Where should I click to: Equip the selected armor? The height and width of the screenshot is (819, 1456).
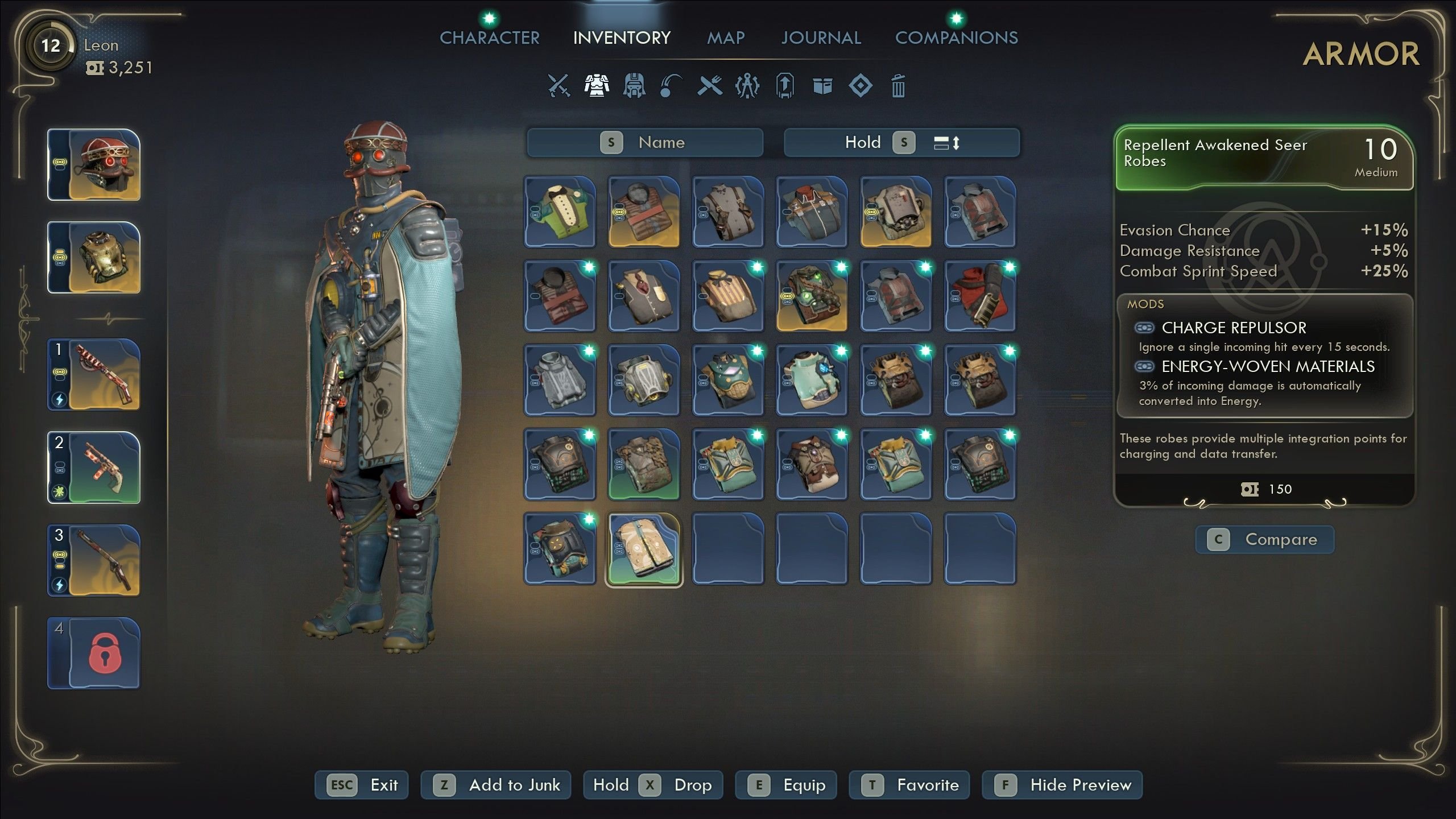(x=786, y=785)
